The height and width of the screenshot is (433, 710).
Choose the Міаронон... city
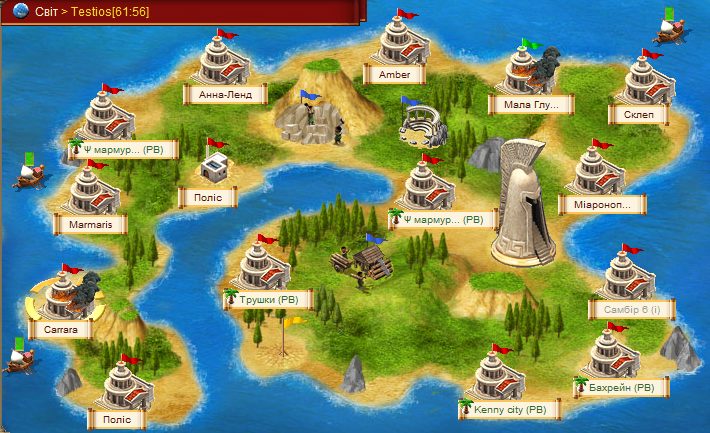coord(603,205)
